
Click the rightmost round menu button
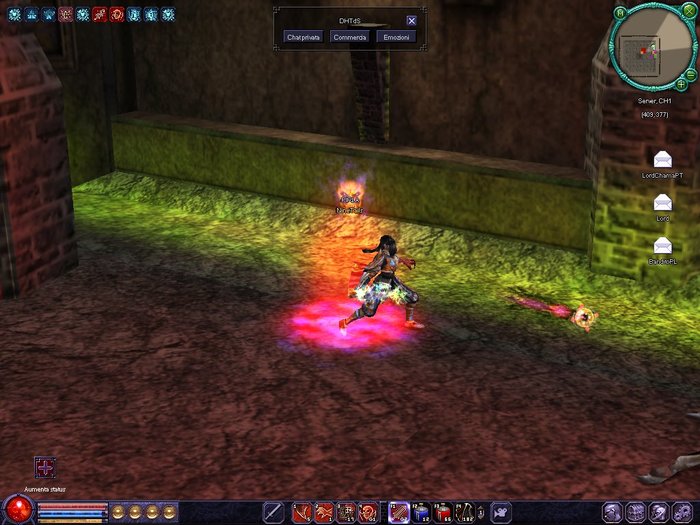pyautogui.click(x=682, y=511)
